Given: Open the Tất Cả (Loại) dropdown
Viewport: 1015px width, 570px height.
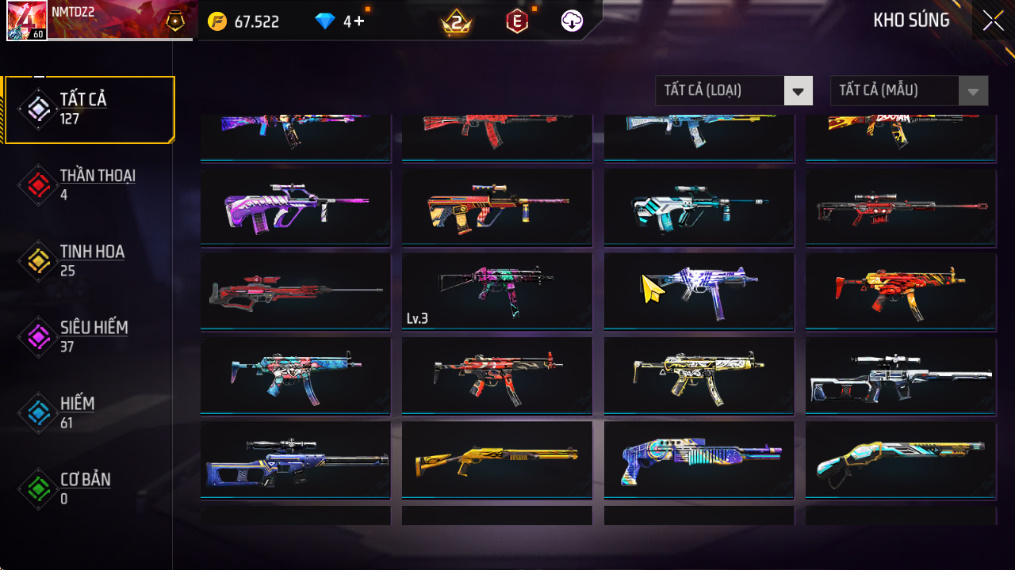Looking at the screenshot, I should (x=734, y=91).
